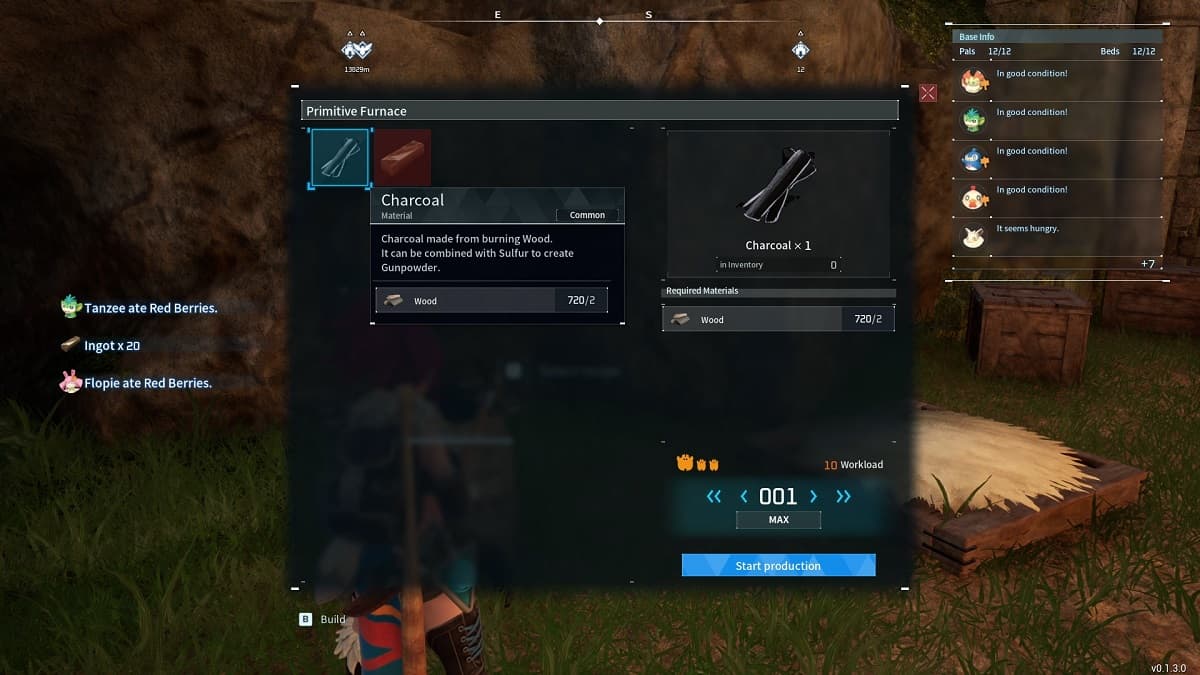Start production of Charcoal
This screenshot has height=675, width=1200.
pyautogui.click(x=778, y=566)
